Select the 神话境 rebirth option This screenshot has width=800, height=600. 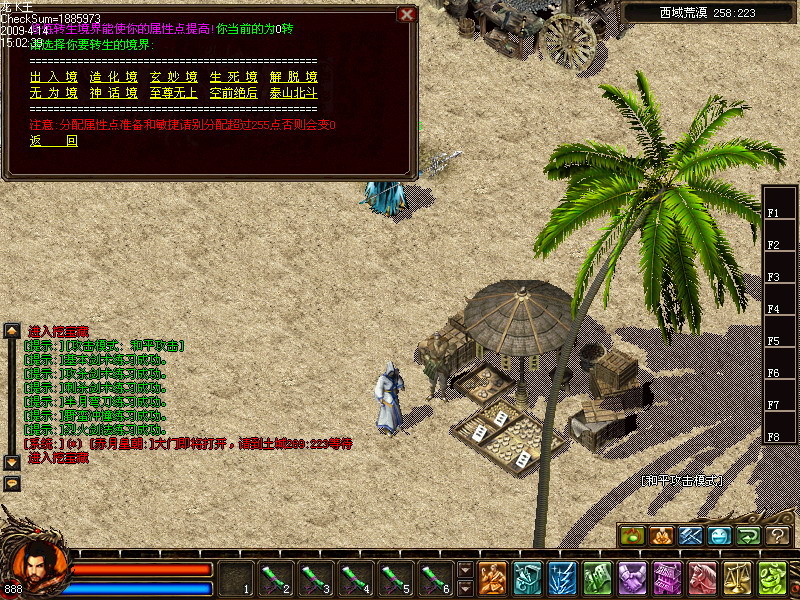click(x=113, y=93)
